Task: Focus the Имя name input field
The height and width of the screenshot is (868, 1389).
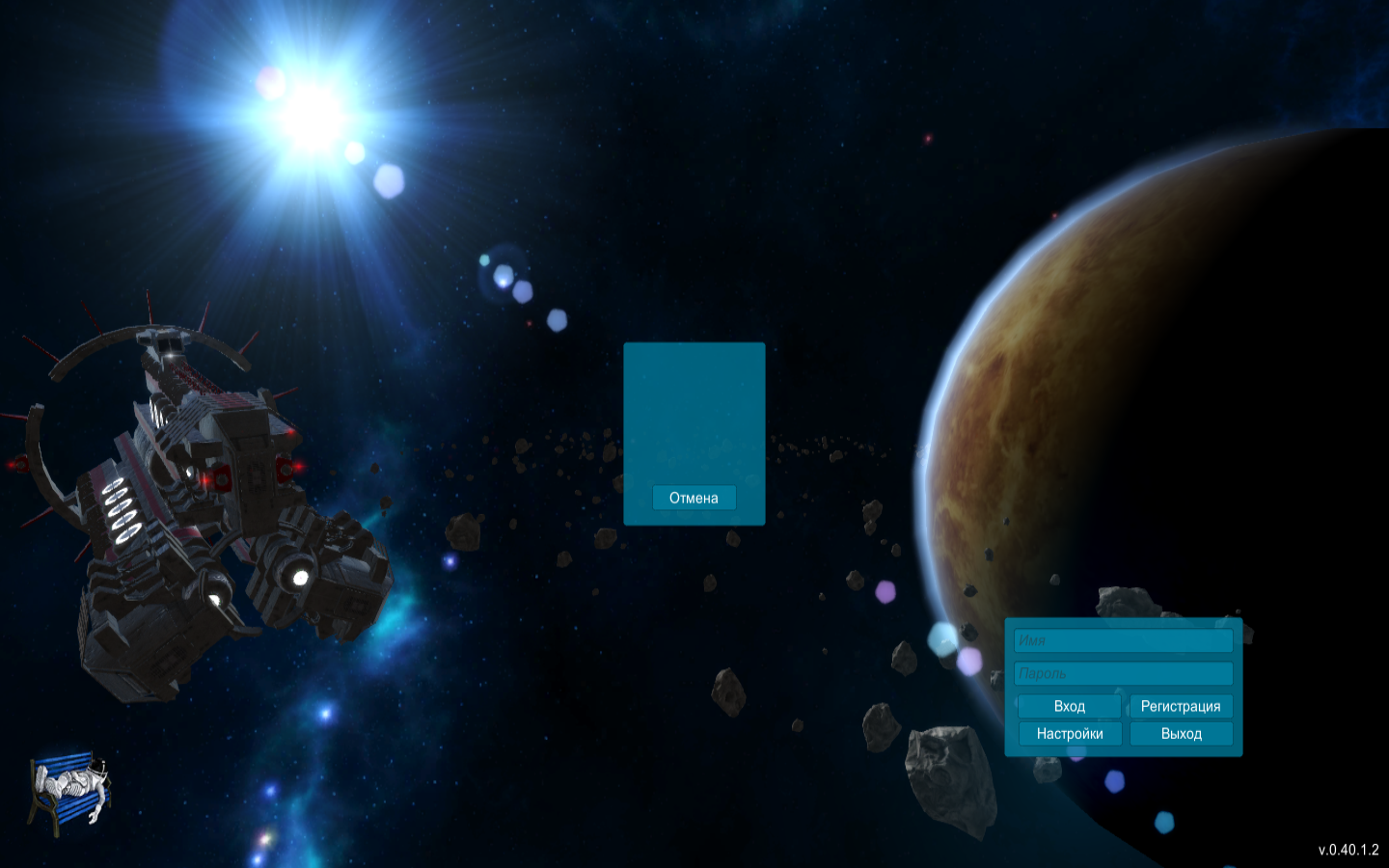Action: [x=1123, y=640]
